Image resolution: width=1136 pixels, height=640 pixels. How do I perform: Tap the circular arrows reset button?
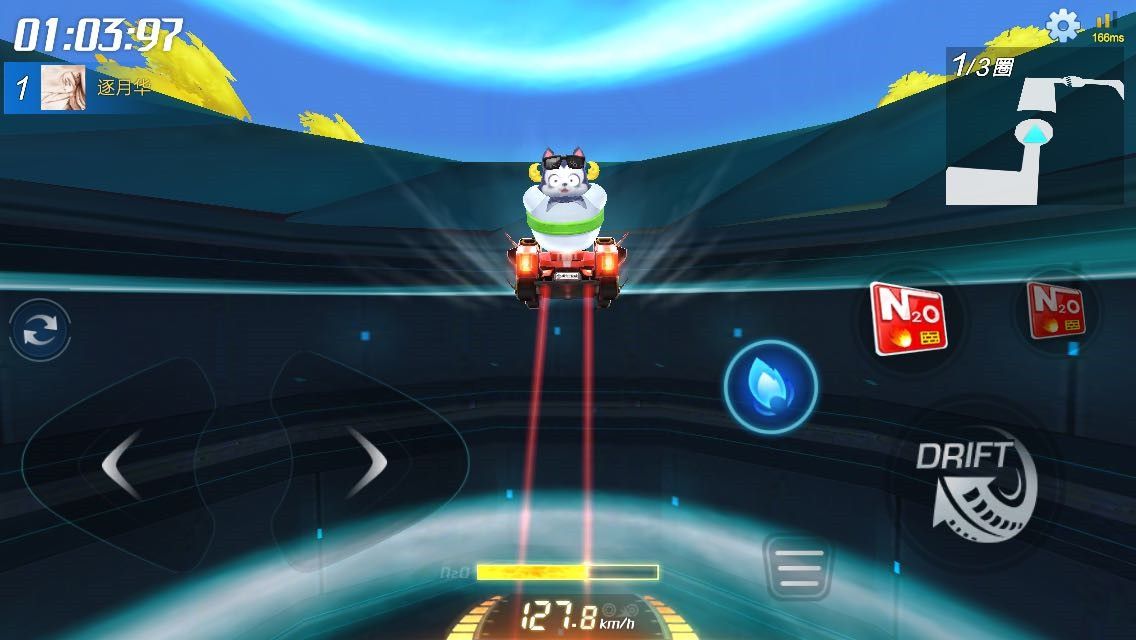(41, 330)
